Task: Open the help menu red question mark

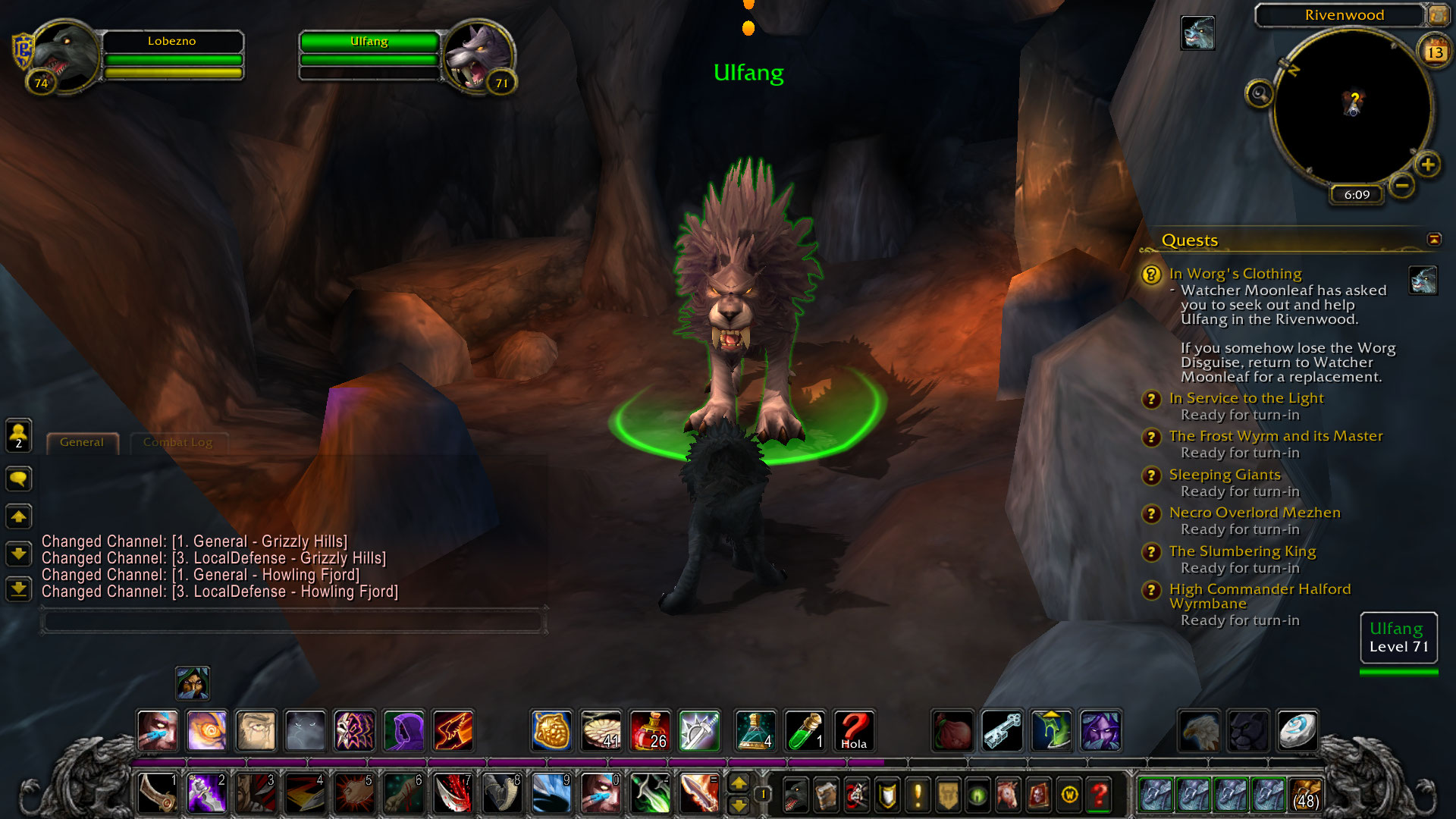Action: [x=1100, y=795]
